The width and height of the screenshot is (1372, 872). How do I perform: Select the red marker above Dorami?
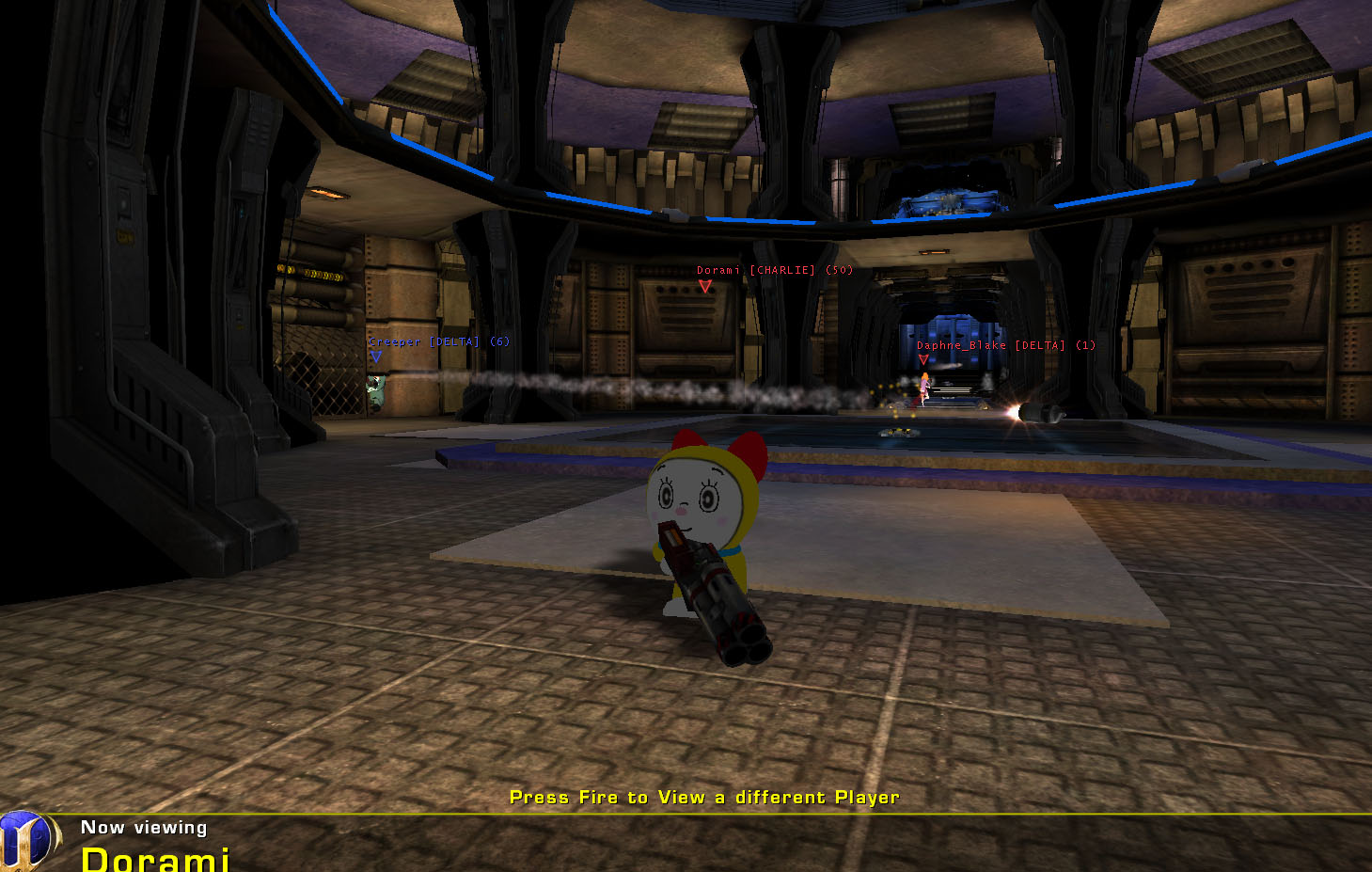tap(703, 286)
